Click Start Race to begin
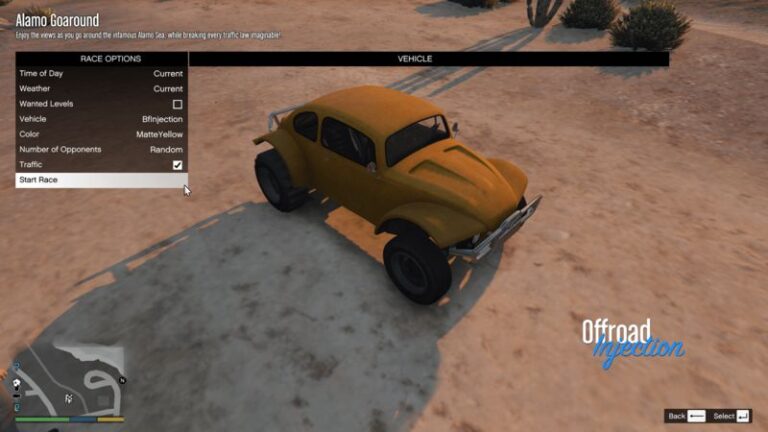Viewport: 768px width, 432px height. (101, 180)
